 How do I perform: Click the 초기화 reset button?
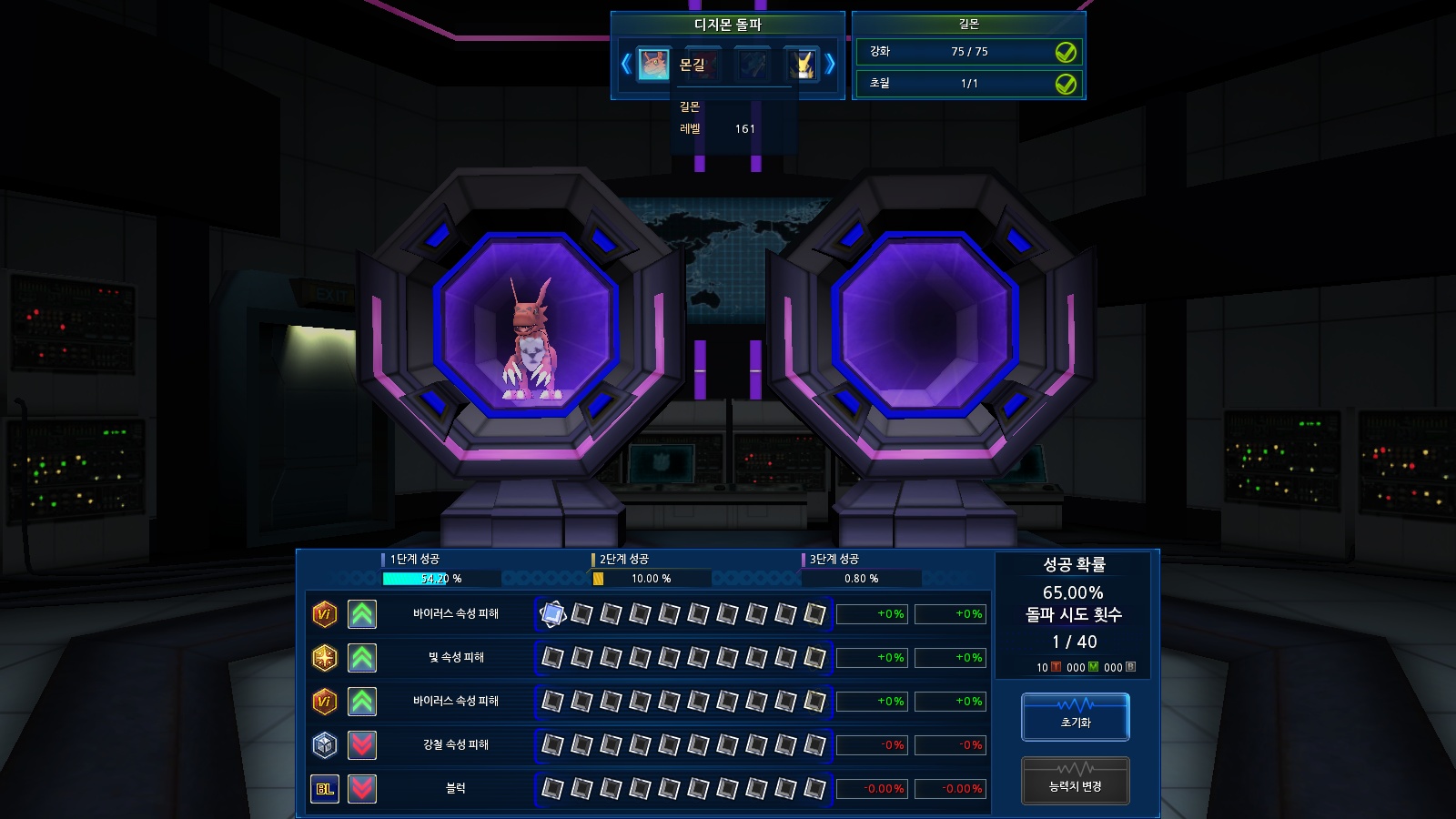point(1075,716)
